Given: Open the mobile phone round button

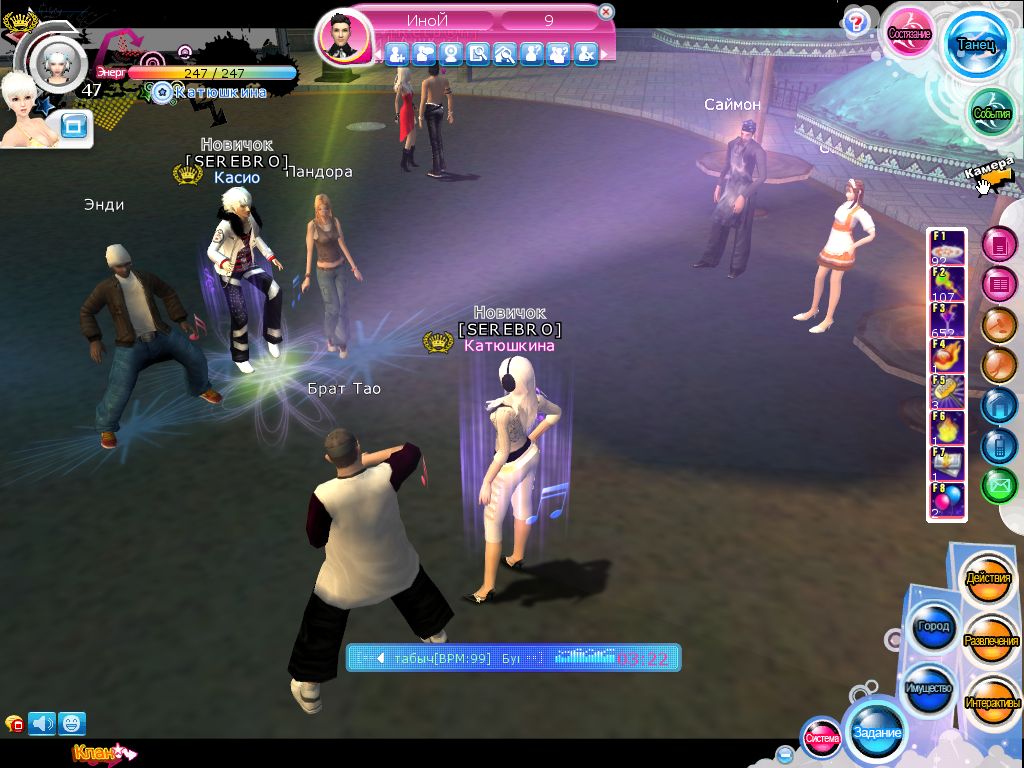Looking at the screenshot, I should pos(998,445).
